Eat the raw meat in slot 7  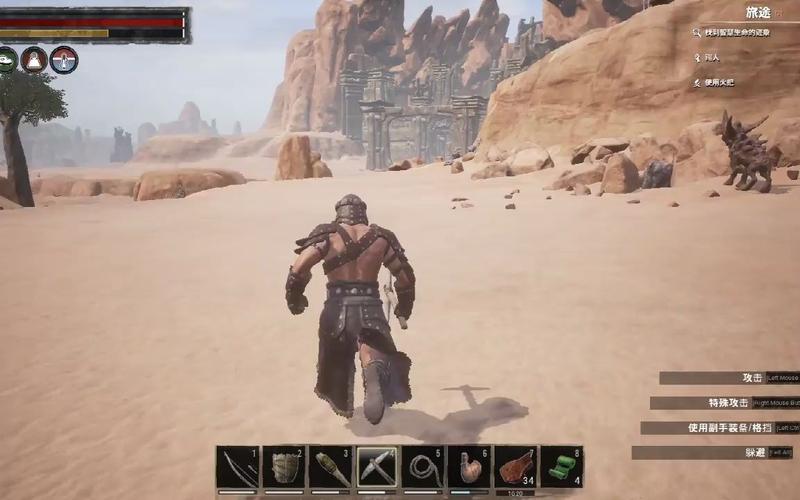516,467
